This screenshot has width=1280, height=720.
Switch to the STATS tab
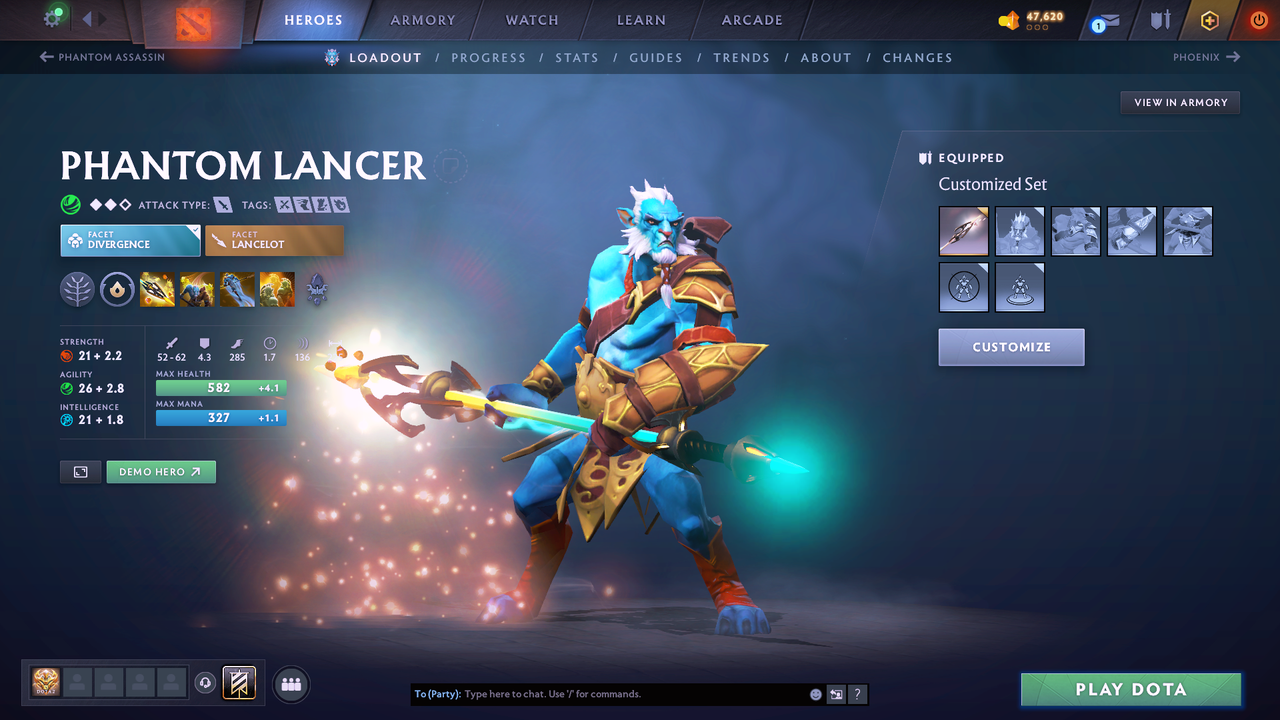(577, 57)
